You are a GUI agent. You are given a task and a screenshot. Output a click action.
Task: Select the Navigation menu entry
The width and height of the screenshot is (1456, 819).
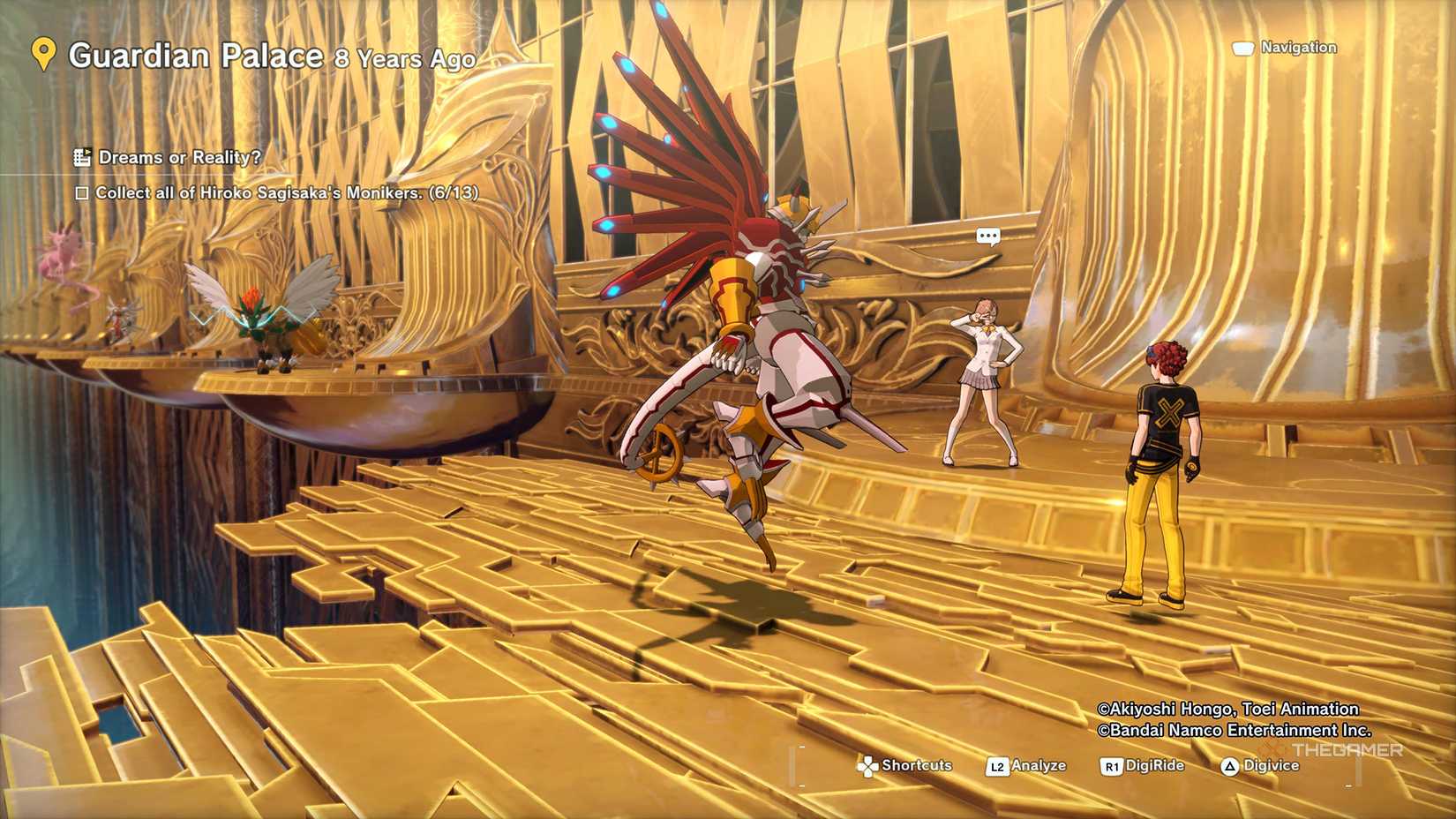(1297, 48)
